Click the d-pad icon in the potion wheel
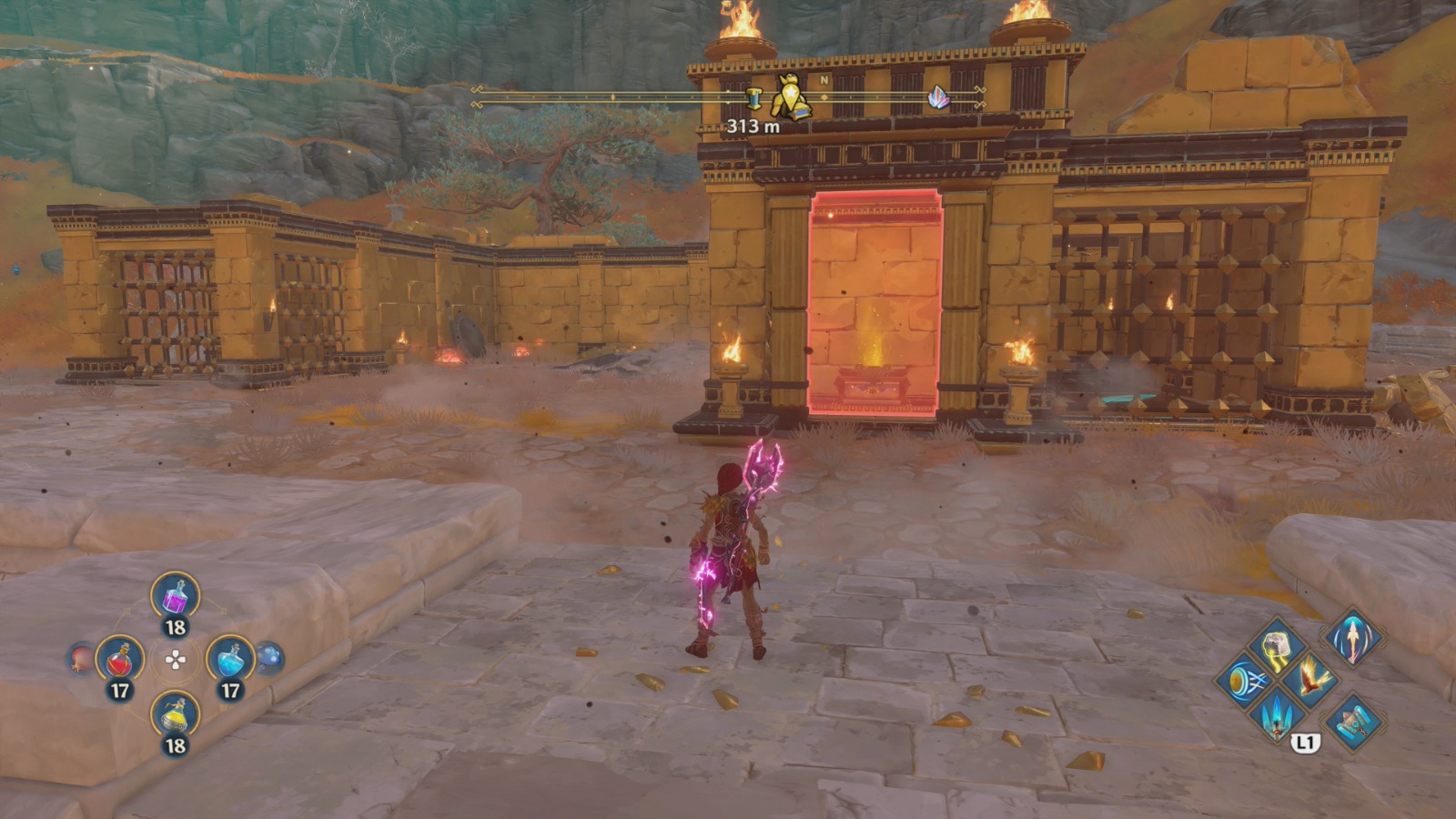Screen dimensions: 1456x819 click(x=175, y=660)
